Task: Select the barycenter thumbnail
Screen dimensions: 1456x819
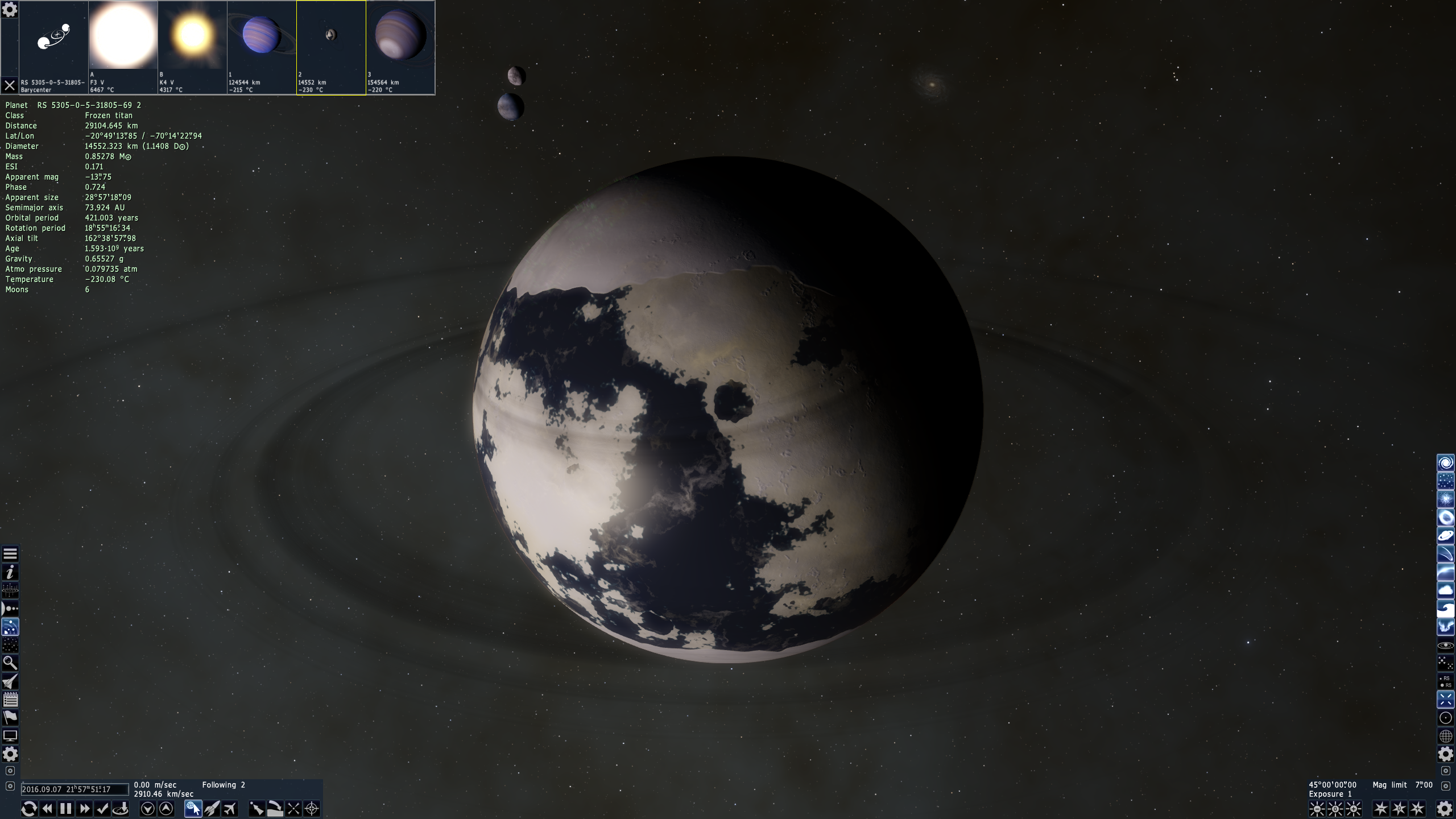Action: [53, 35]
